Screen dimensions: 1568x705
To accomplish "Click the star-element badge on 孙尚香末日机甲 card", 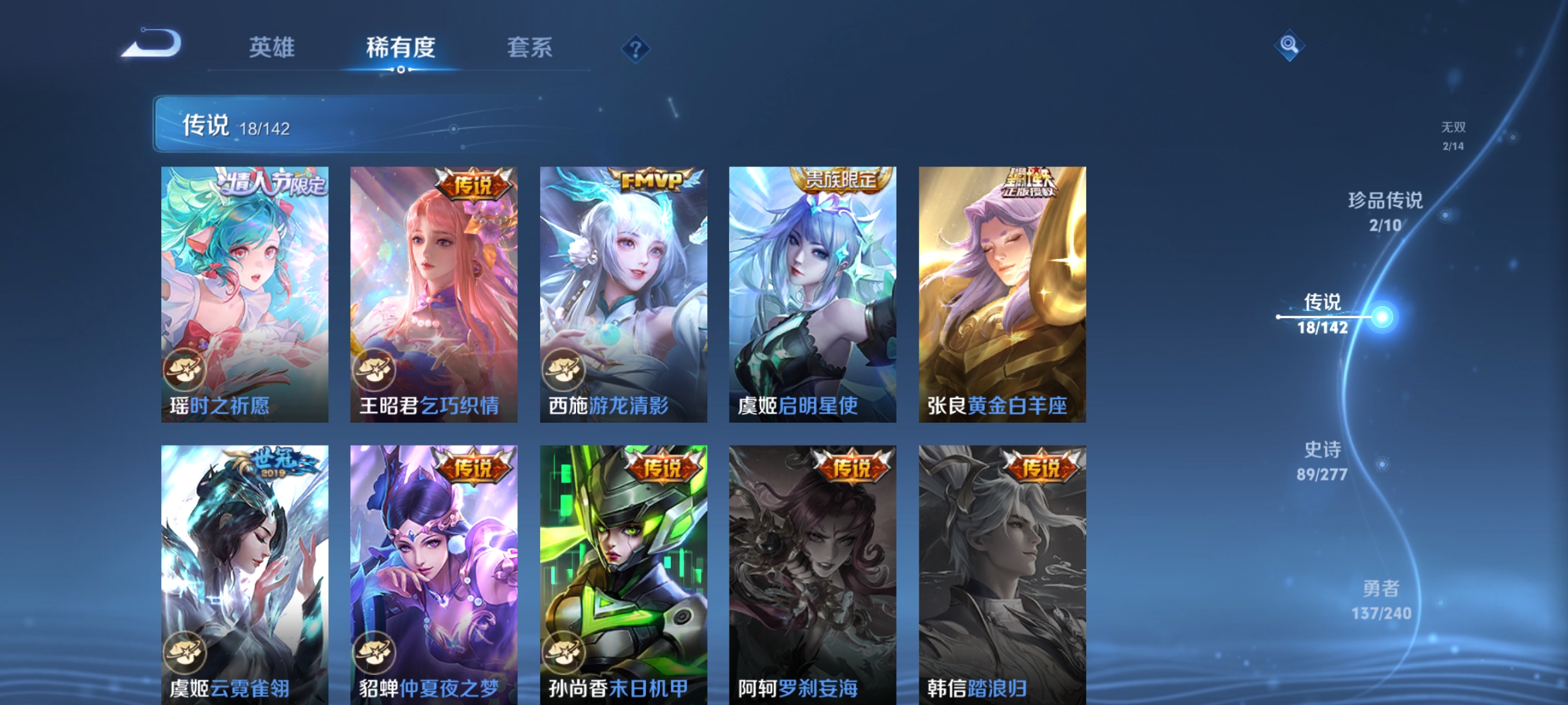I will coord(564,652).
